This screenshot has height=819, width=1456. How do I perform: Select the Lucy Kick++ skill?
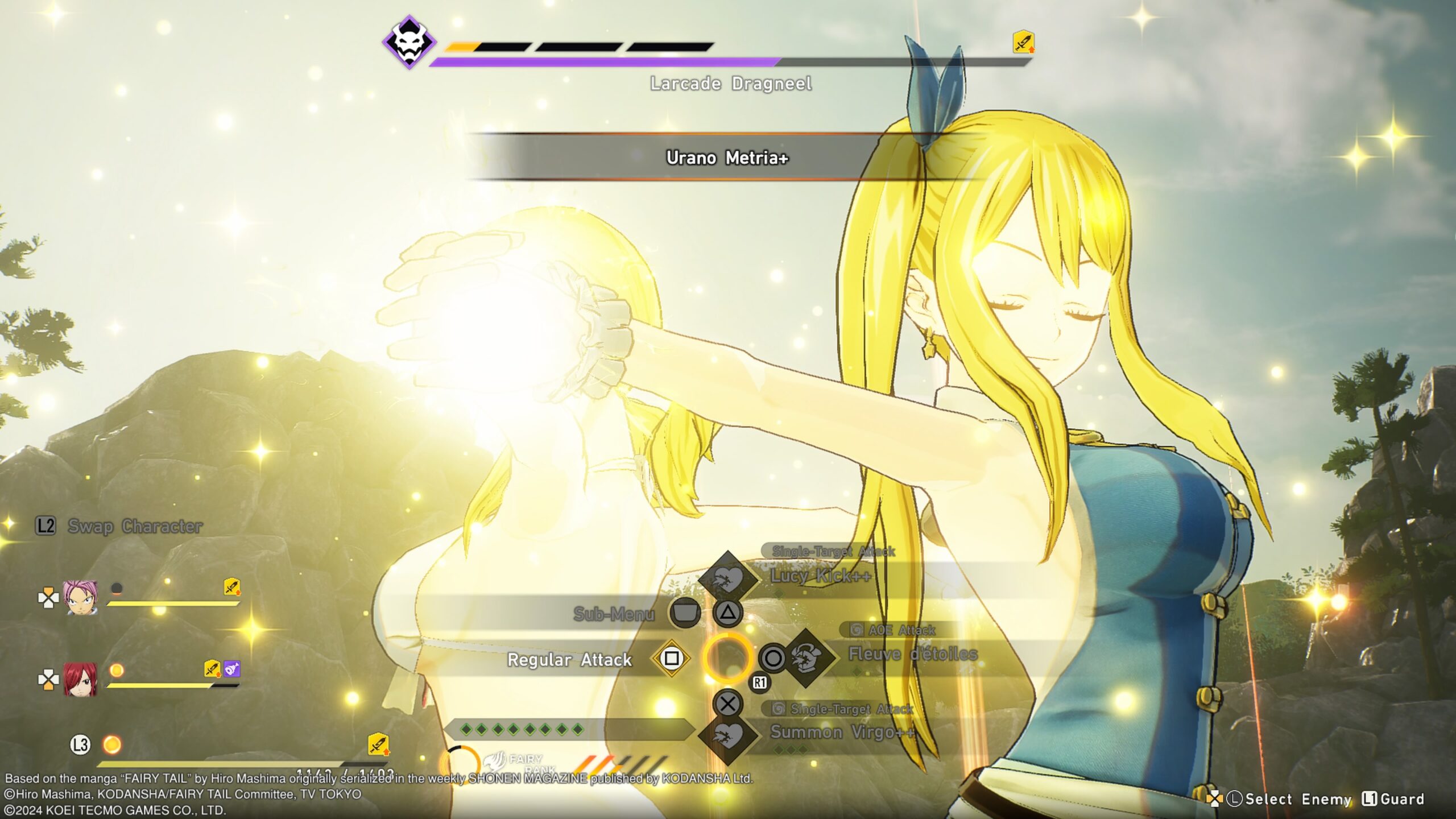[x=820, y=577]
